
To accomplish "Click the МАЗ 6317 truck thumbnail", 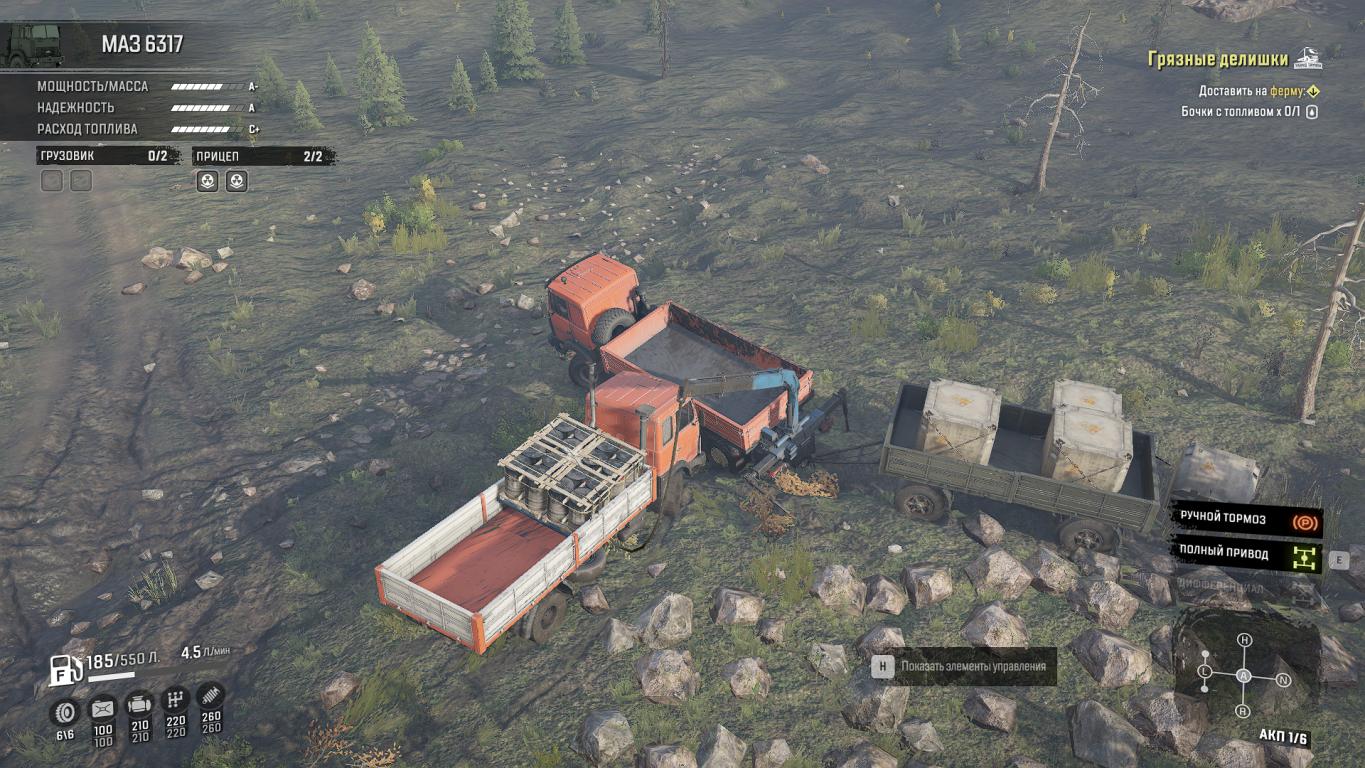I will click(x=34, y=45).
